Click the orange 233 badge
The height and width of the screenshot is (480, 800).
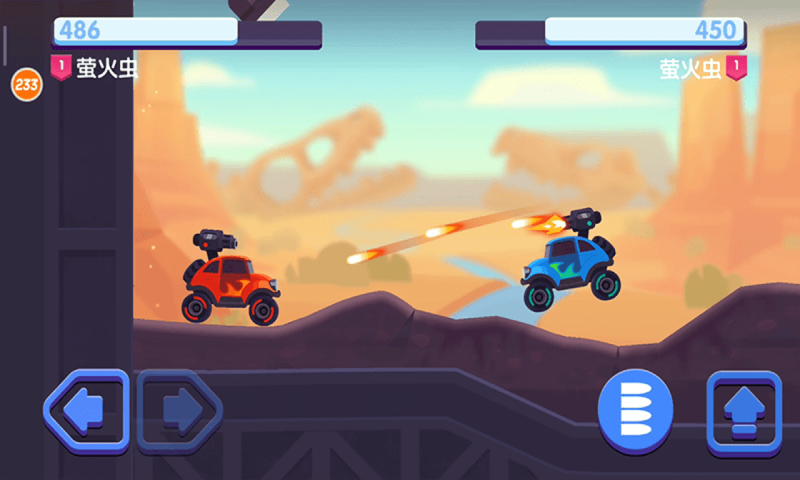point(26,85)
